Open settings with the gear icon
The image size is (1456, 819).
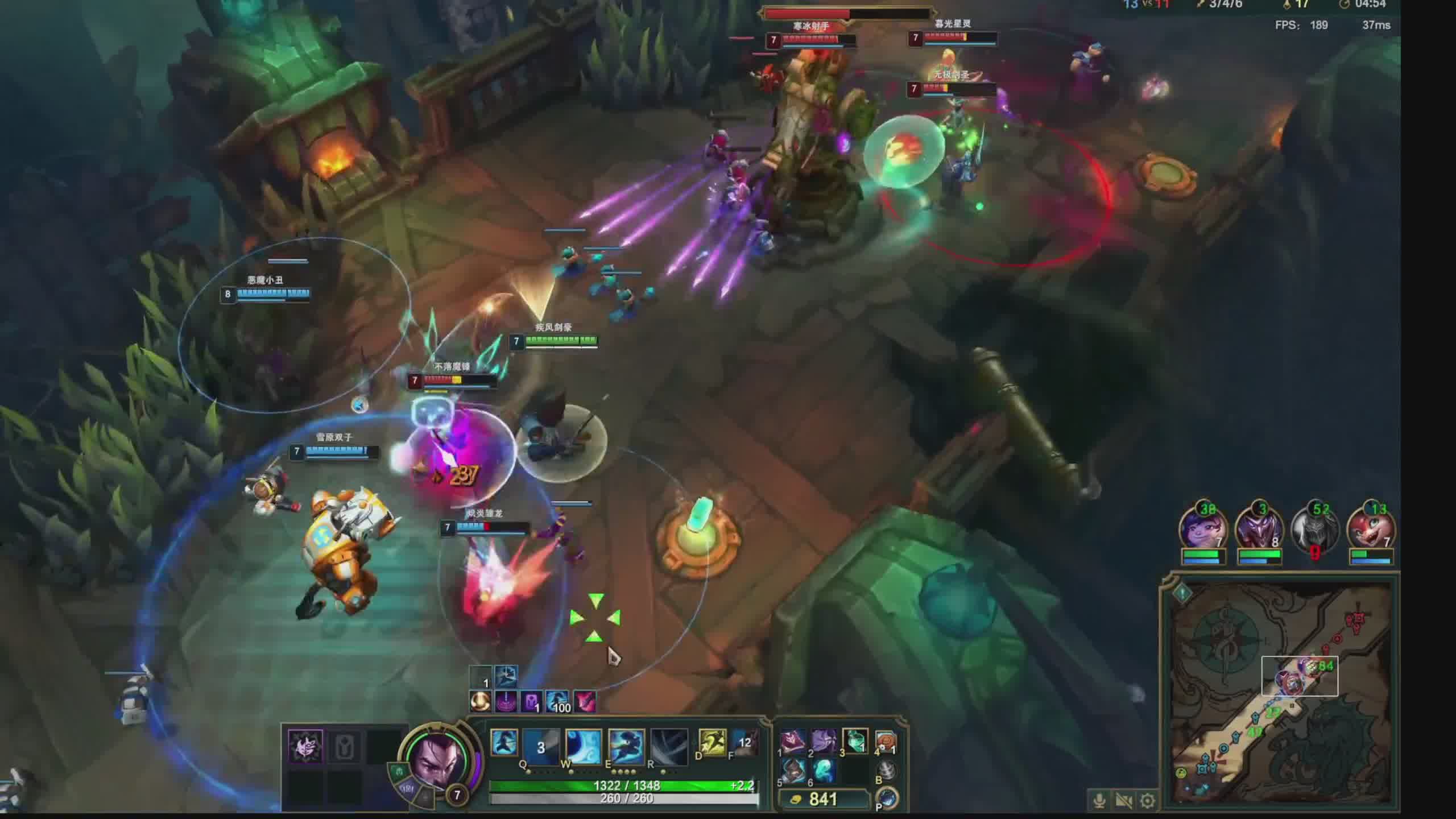point(1148,801)
